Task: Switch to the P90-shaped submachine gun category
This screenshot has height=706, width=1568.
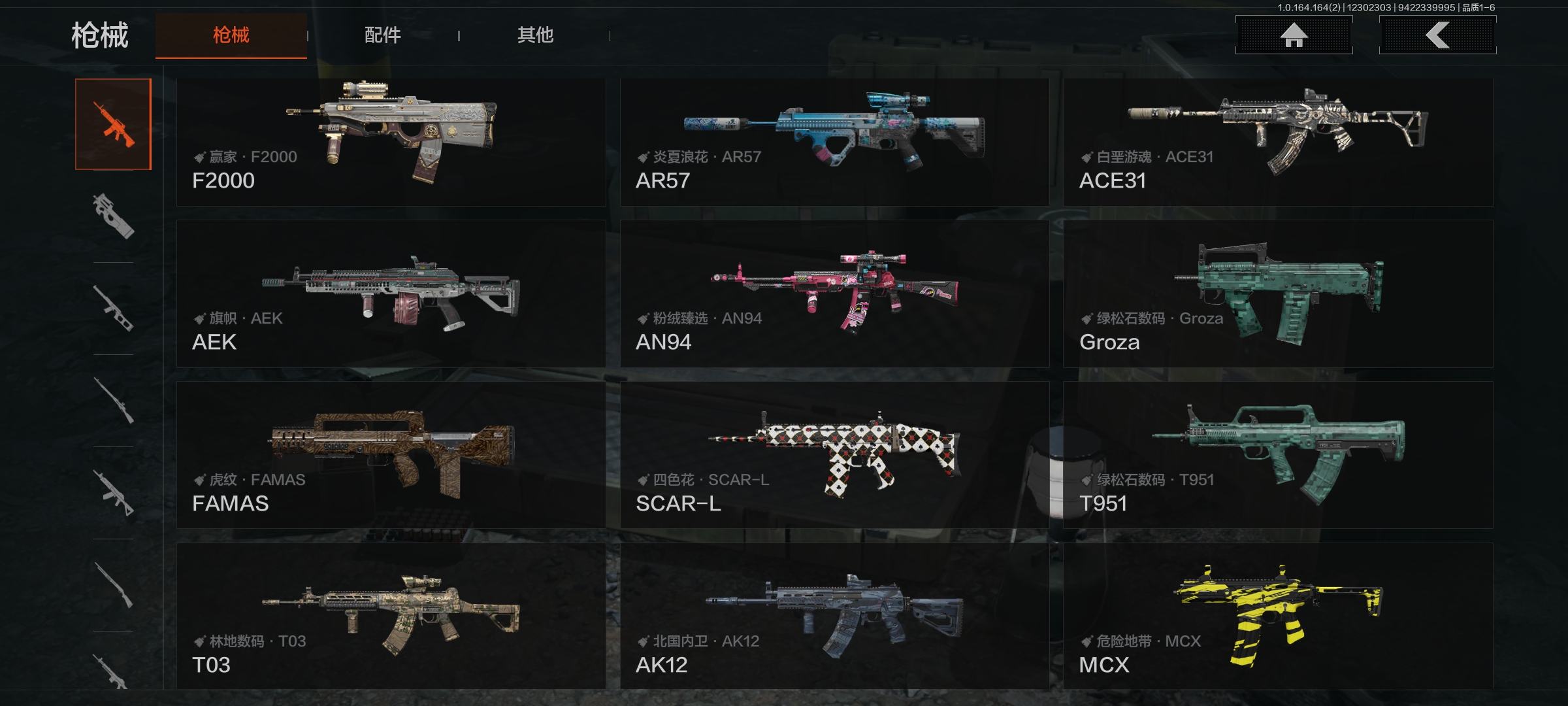Action: pos(113,216)
